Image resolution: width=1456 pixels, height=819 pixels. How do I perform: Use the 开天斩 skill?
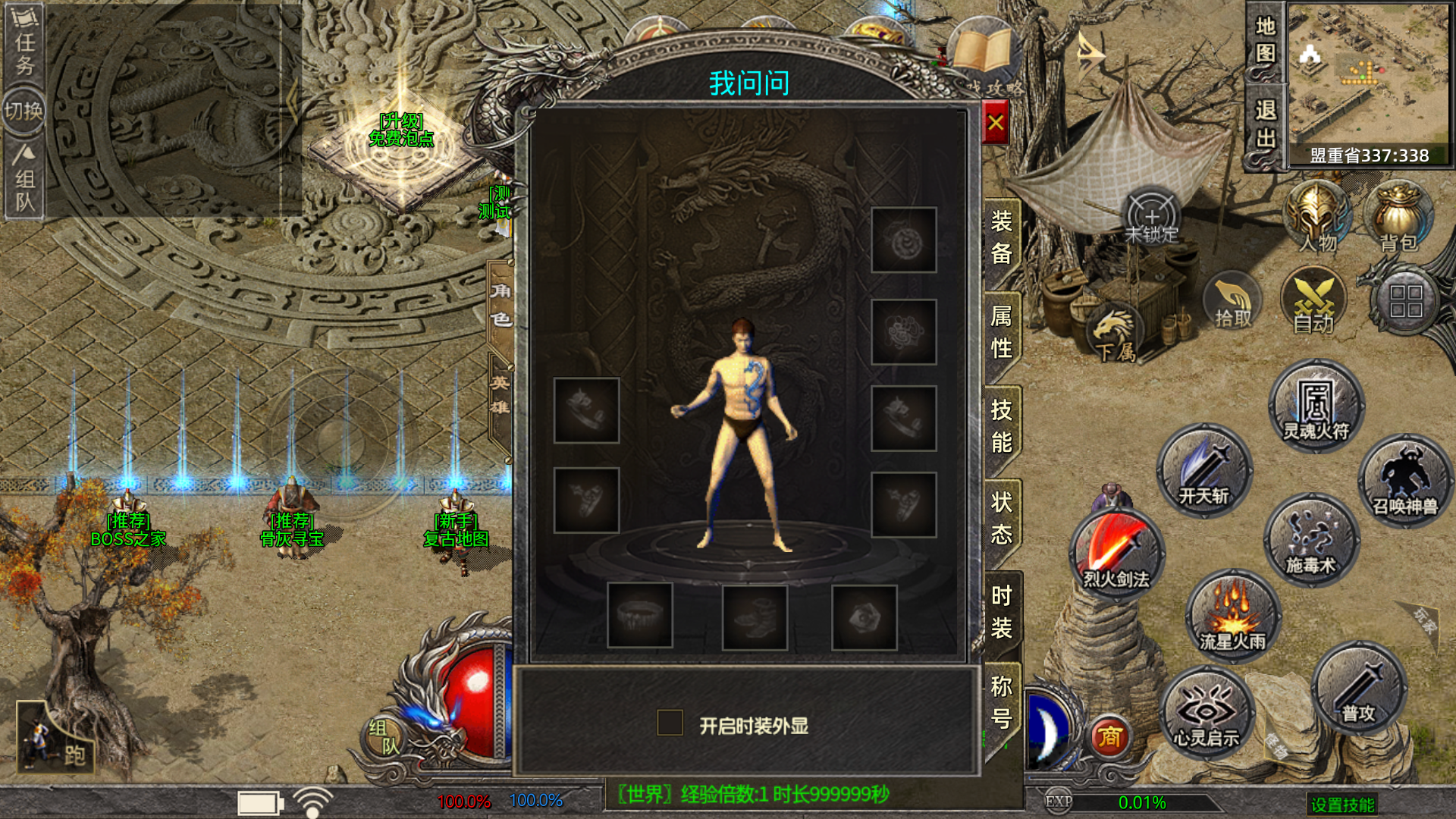coord(1203,471)
